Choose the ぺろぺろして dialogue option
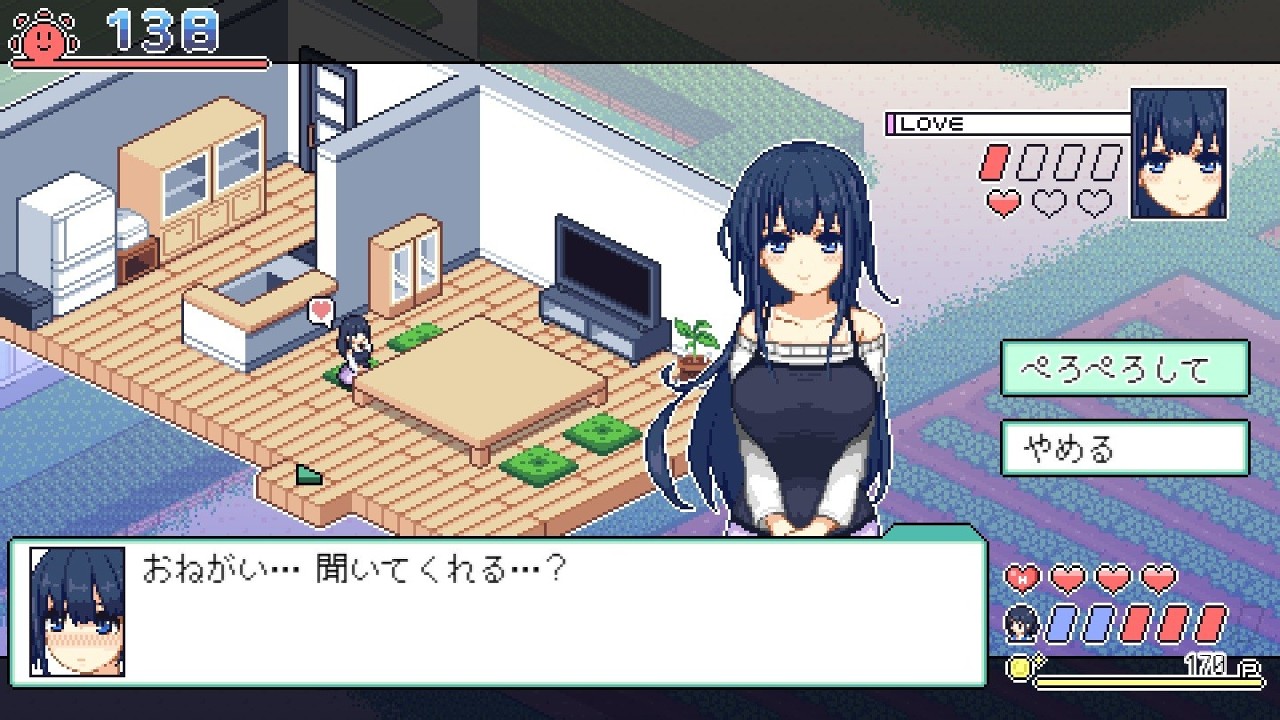 pos(1124,368)
